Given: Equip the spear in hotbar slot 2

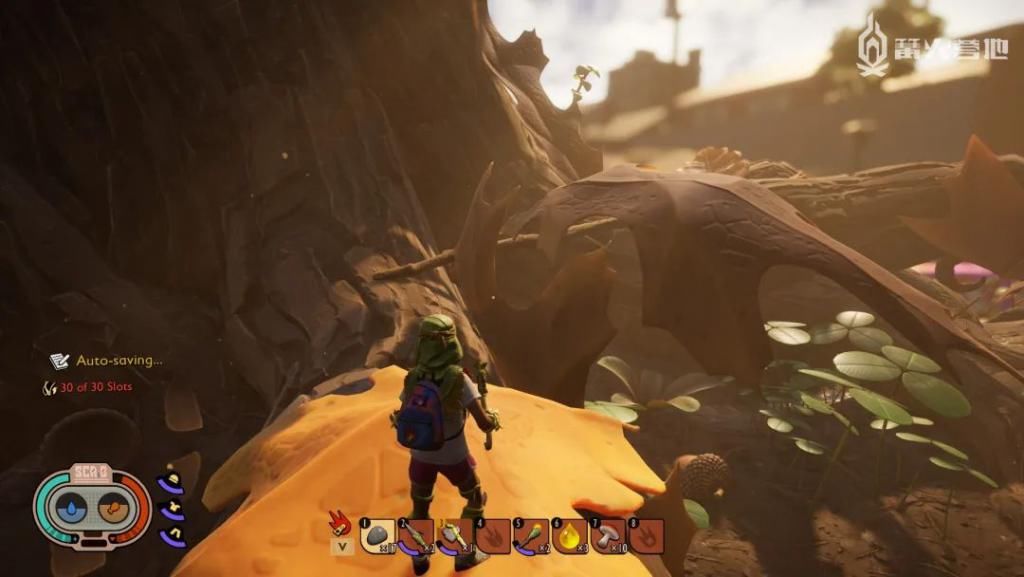Looking at the screenshot, I should pos(416,536).
